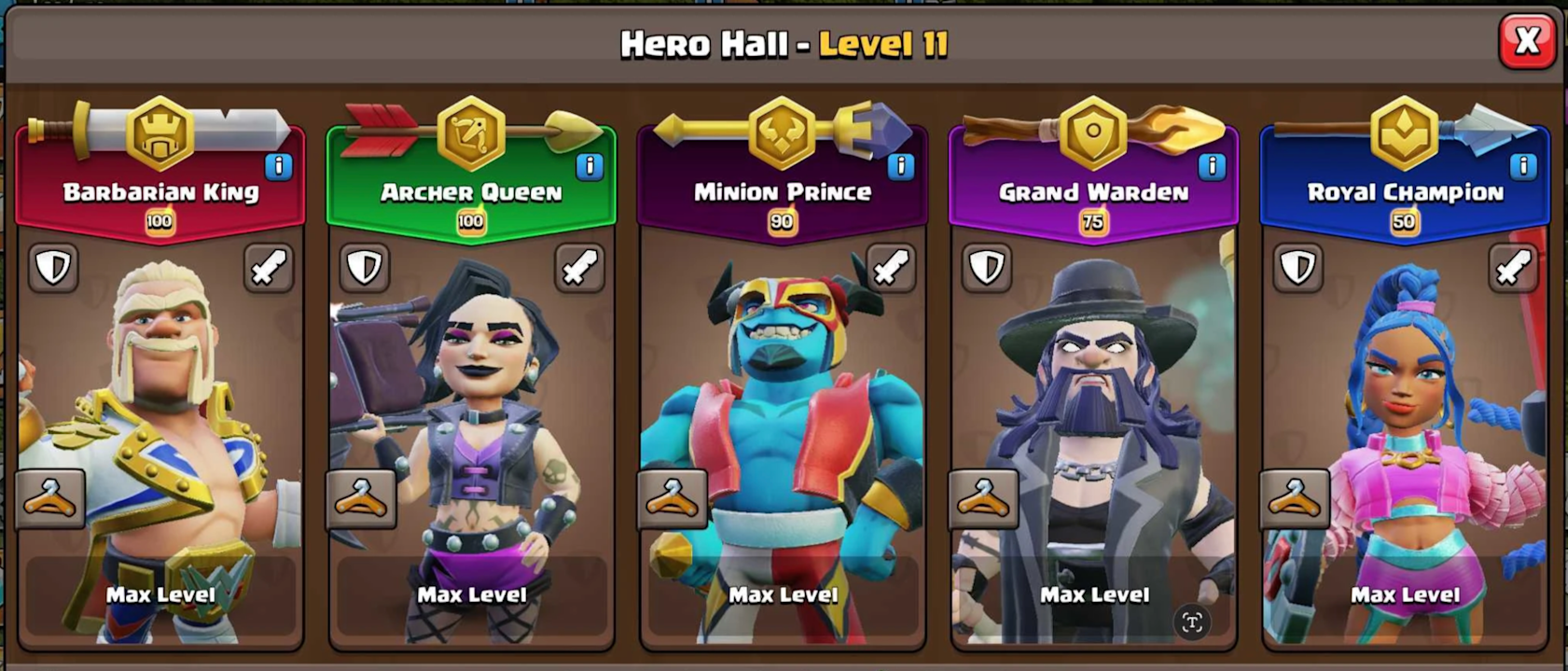Open Barbarian King info
This screenshot has height=671, width=1568.
point(278,166)
